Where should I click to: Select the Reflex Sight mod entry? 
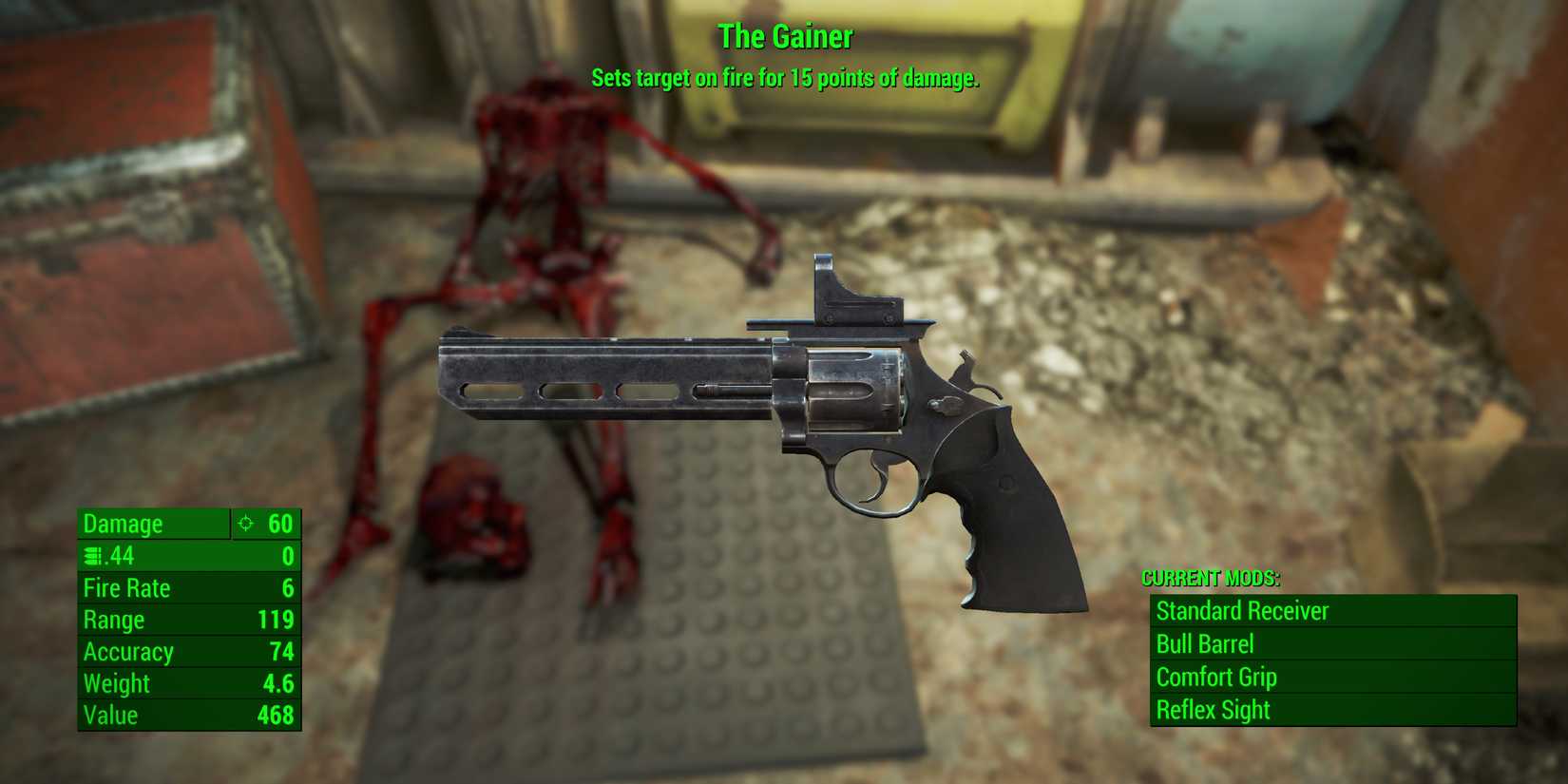[x=1213, y=710]
